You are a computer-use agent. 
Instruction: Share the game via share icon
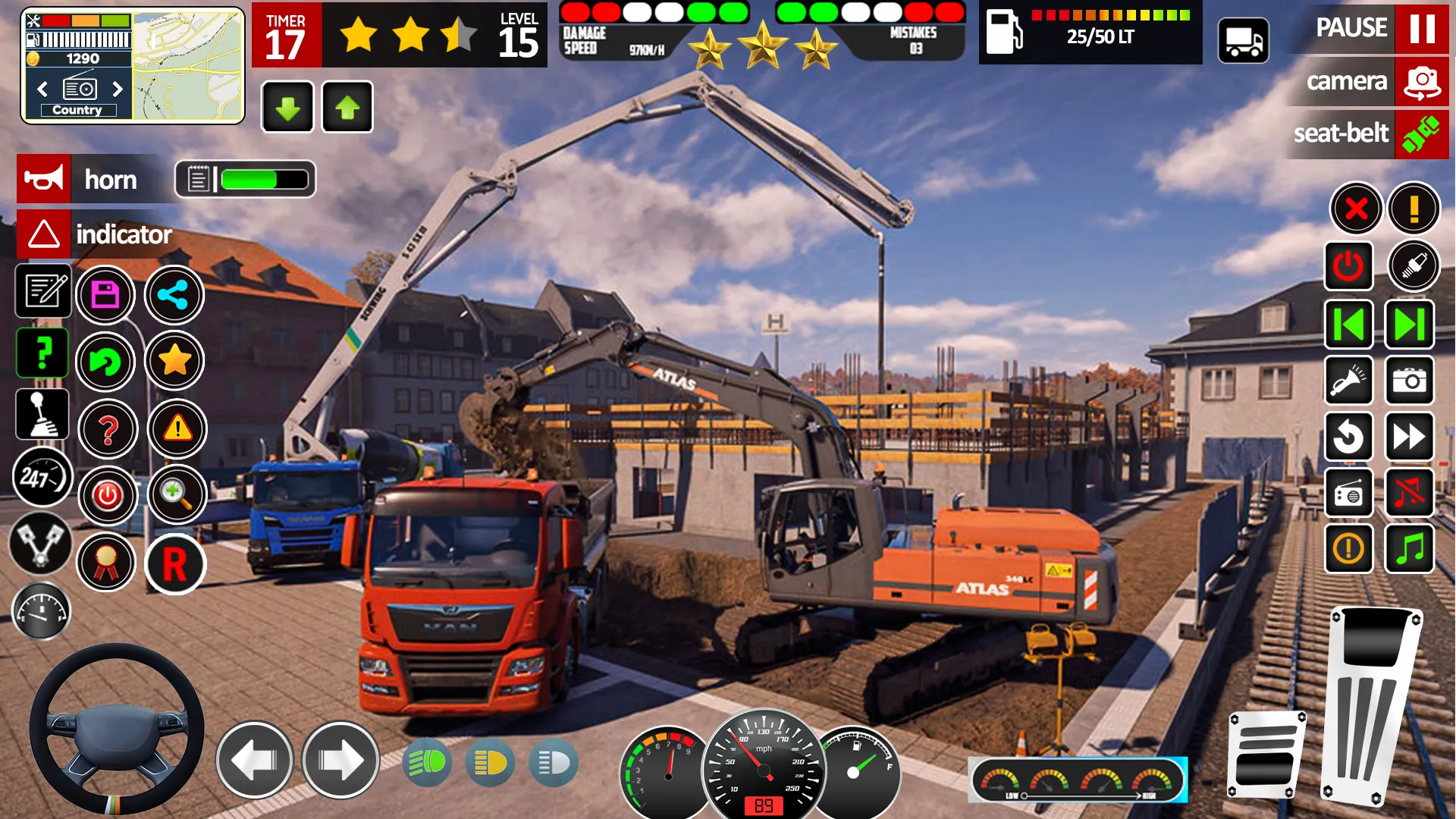pyautogui.click(x=173, y=295)
